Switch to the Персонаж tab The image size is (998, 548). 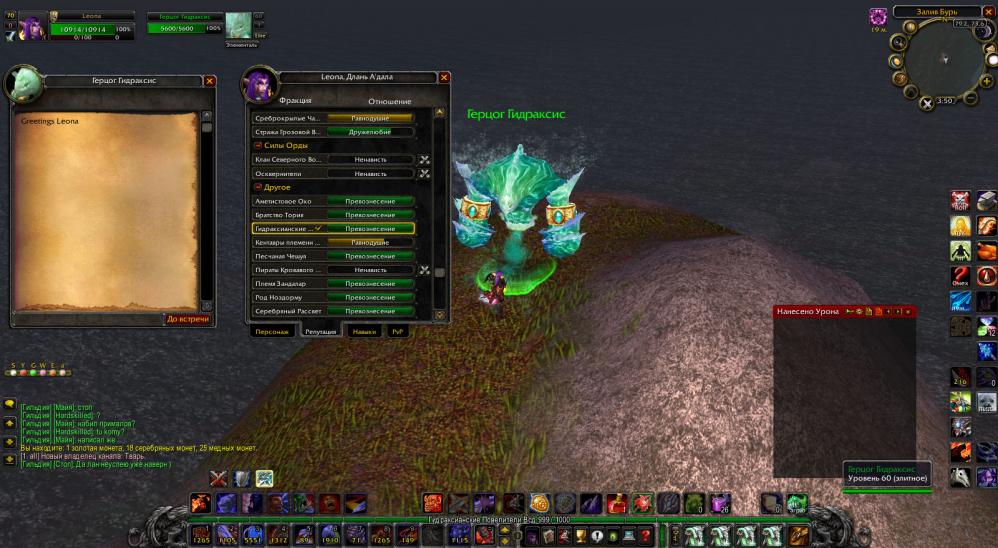[x=272, y=331]
